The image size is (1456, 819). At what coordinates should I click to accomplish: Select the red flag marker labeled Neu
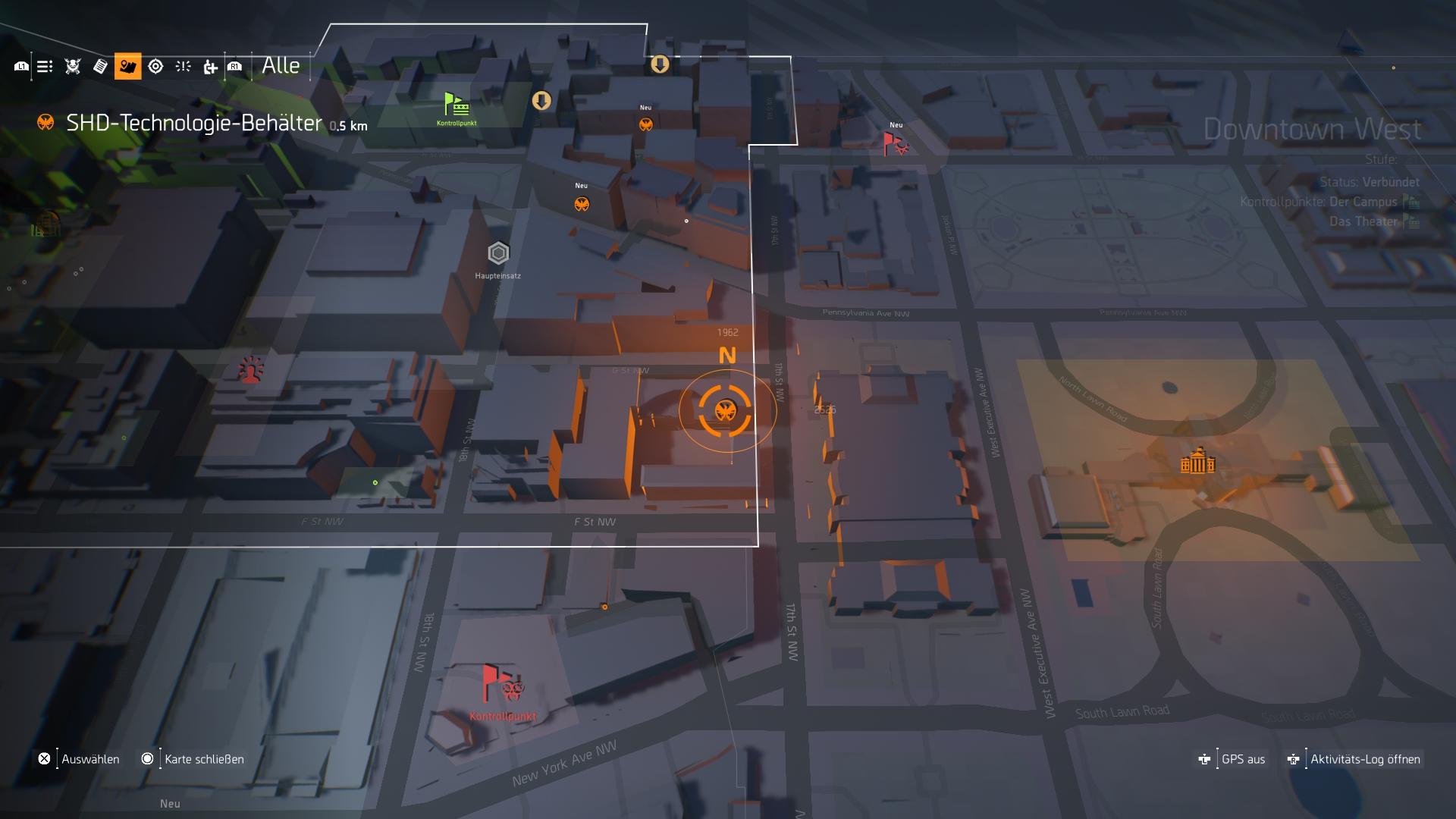click(895, 143)
